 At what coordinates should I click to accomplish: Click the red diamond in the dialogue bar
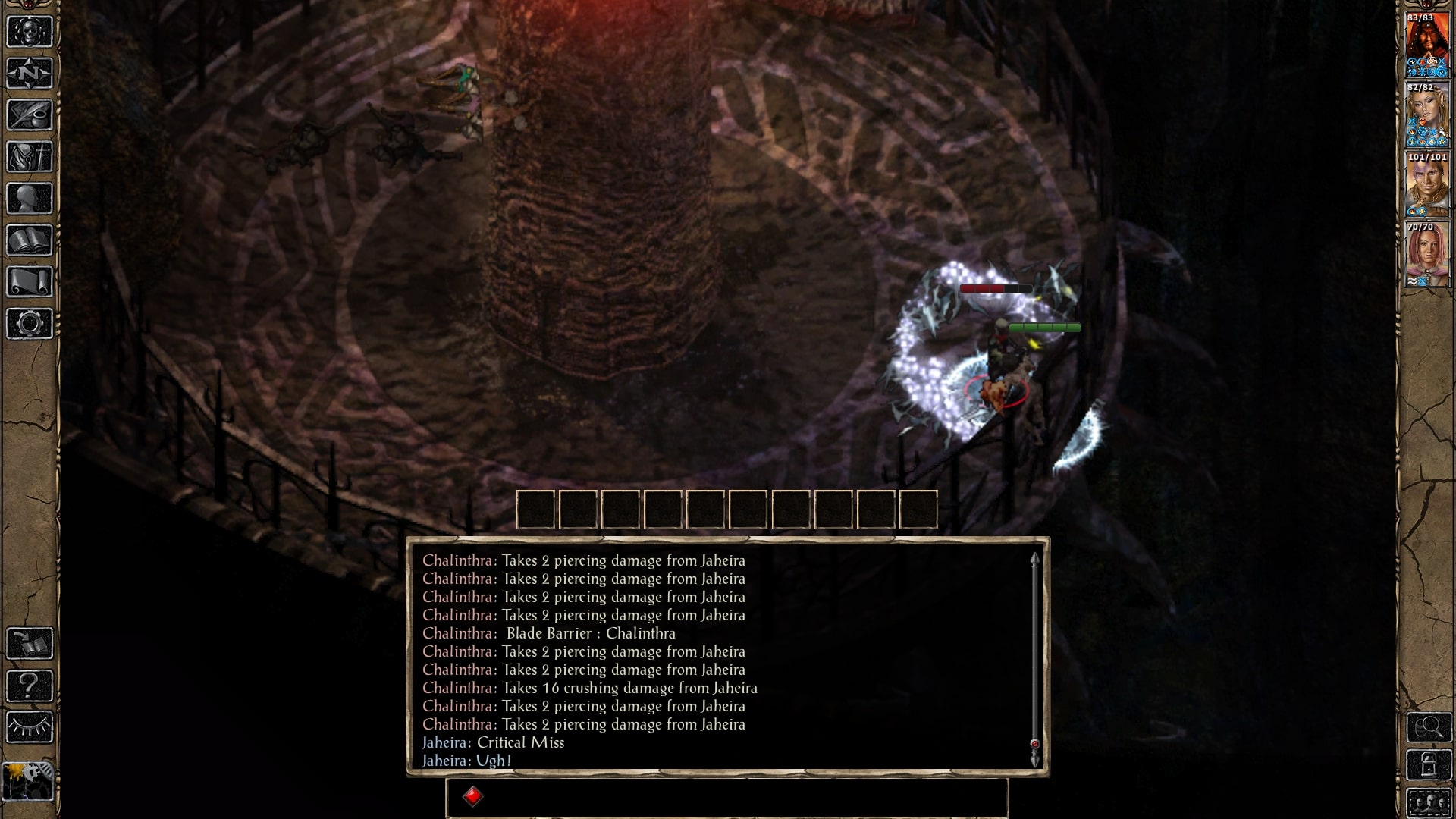pos(472,795)
